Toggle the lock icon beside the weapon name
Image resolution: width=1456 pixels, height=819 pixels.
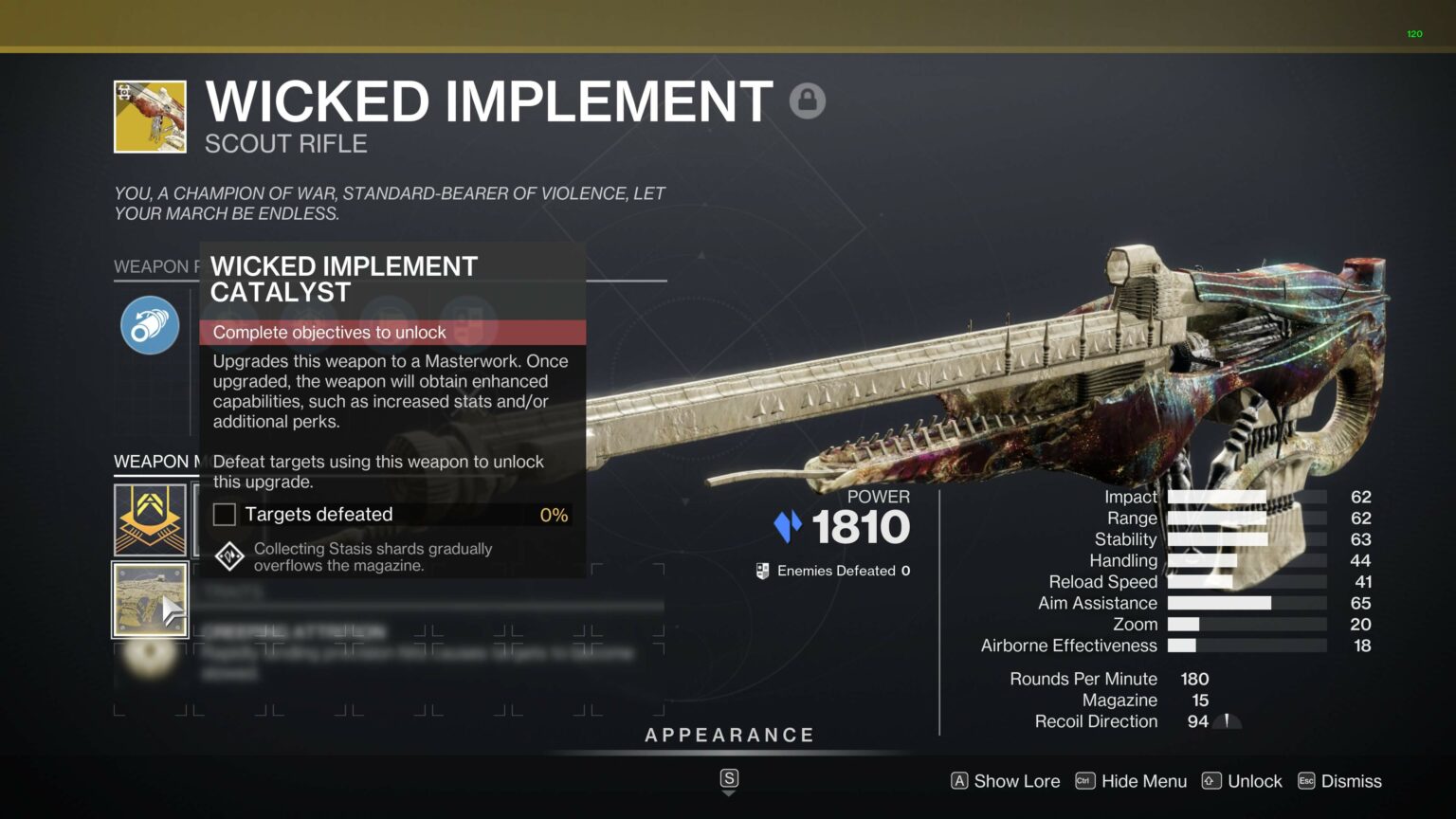tap(807, 100)
